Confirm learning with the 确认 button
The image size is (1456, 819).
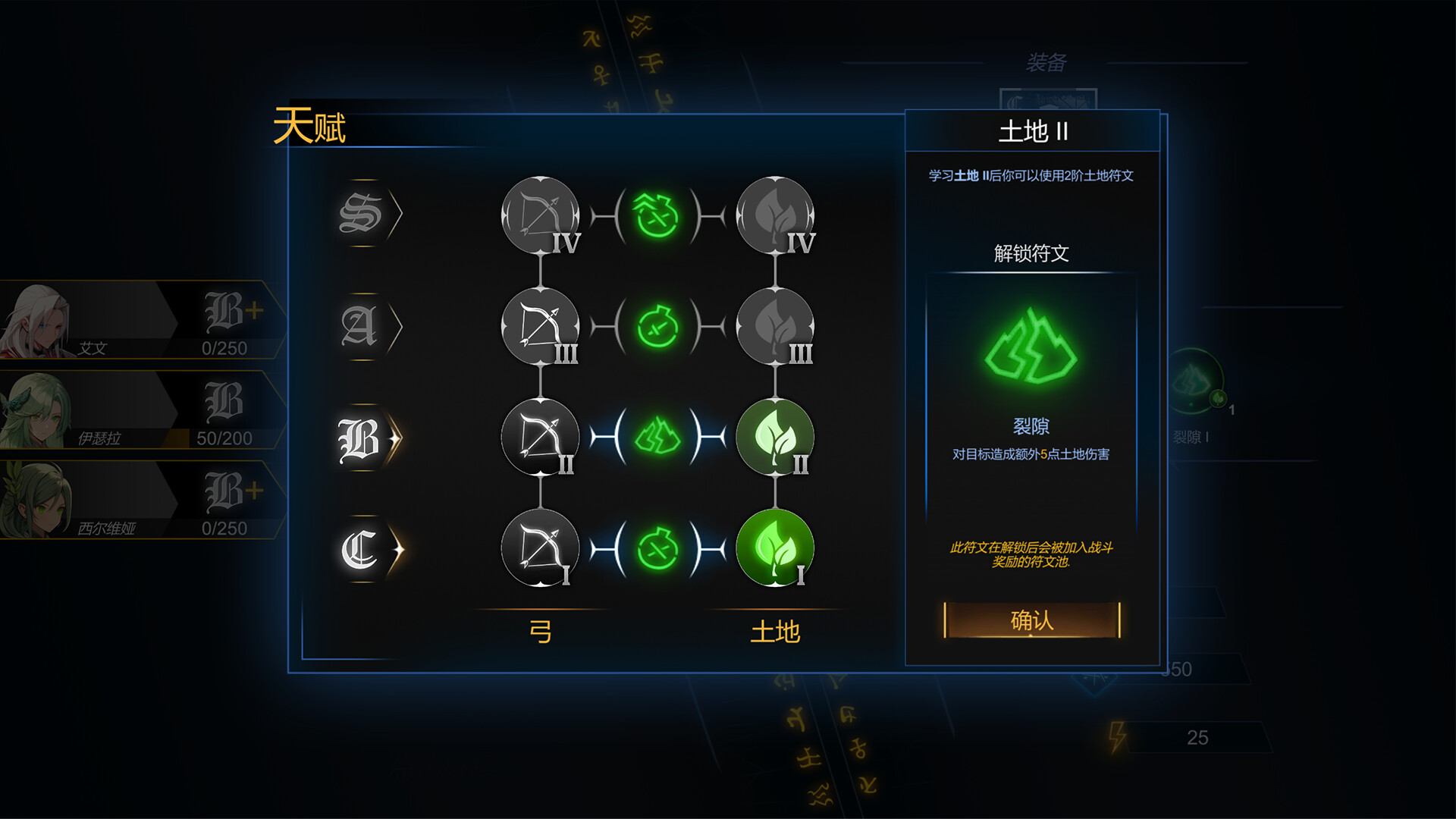point(1031,620)
